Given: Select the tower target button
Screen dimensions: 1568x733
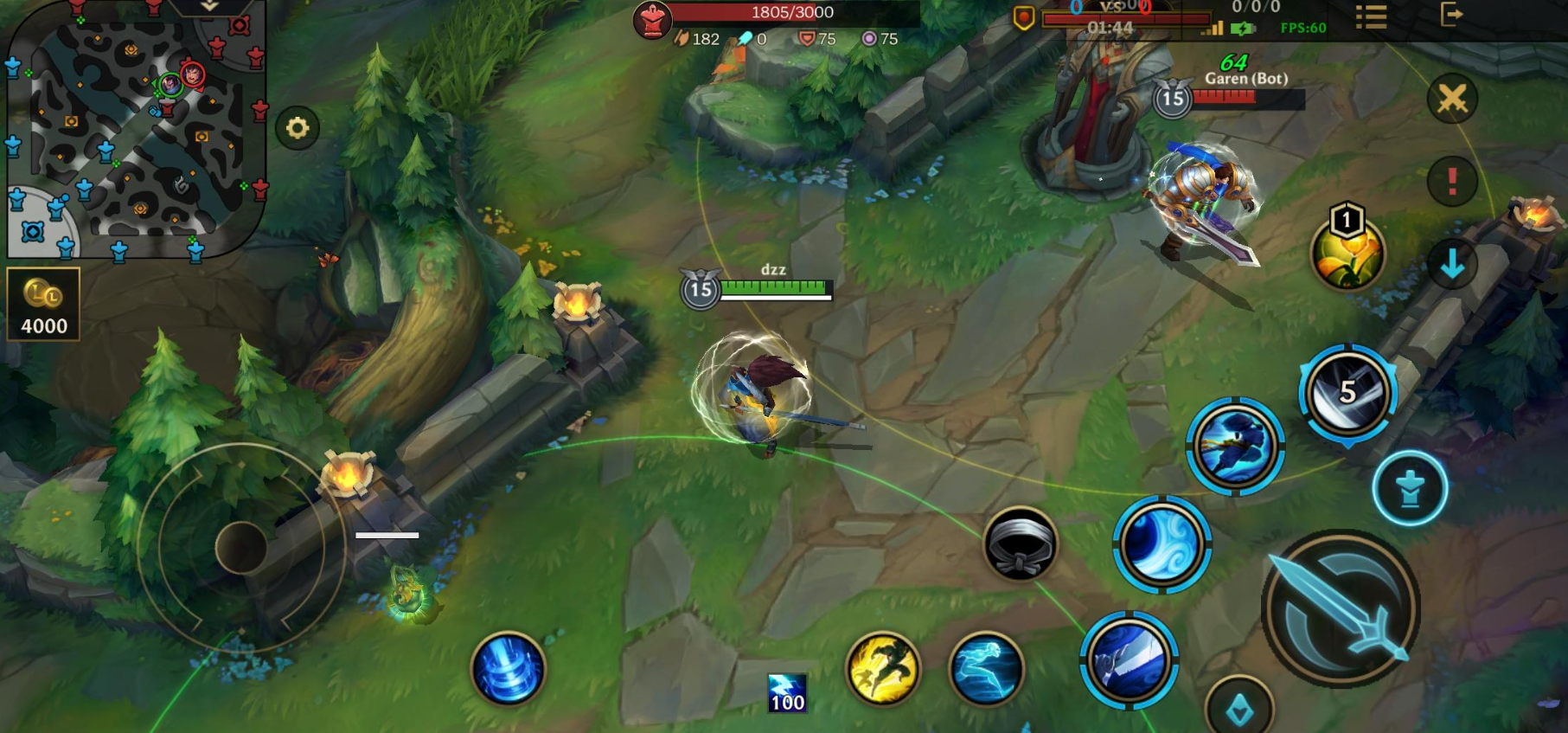Looking at the screenshot, I should (x=1410, y=489).
